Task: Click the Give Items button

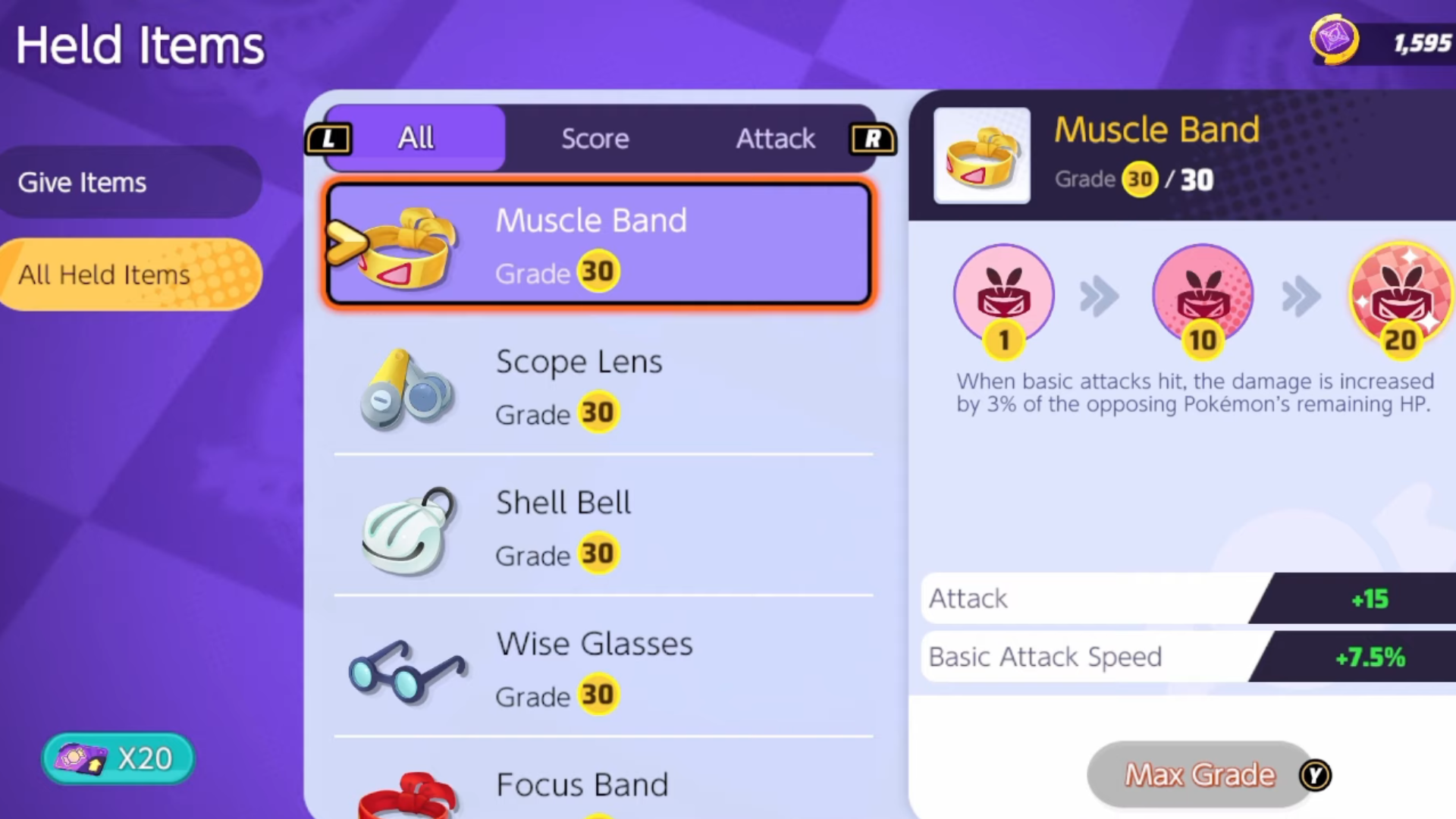Action: coord(81,182)
